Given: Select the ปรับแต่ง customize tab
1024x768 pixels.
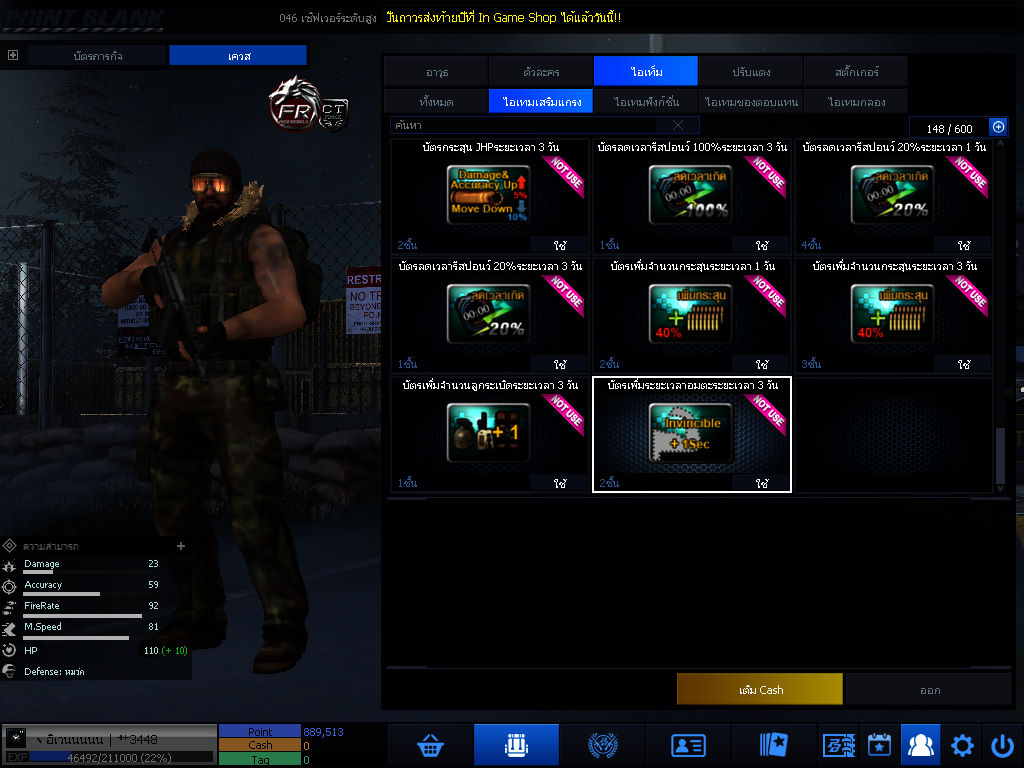Looking at the screenshot, I should coord(751,72).
